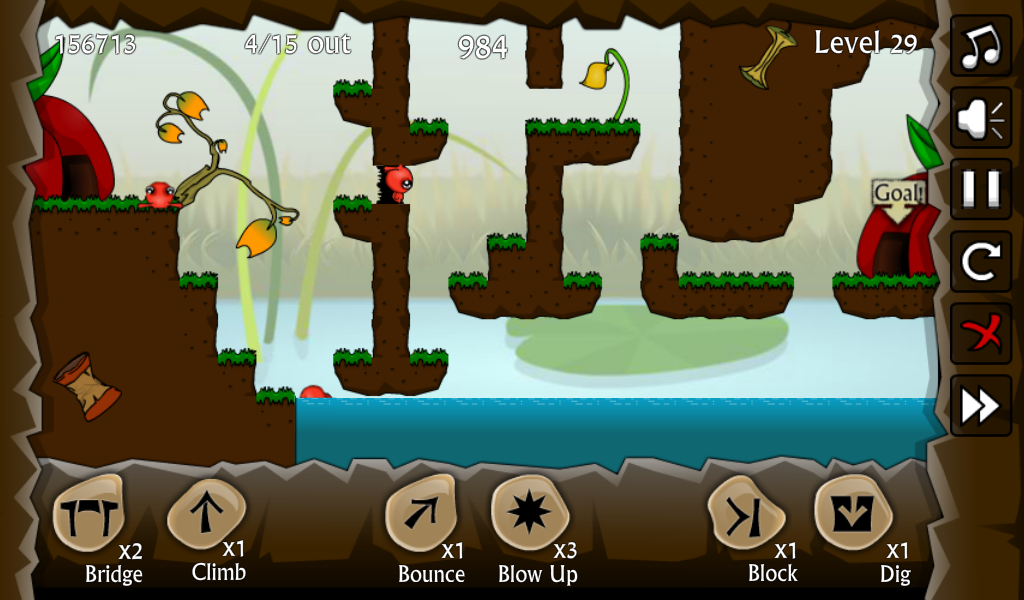
Task: Fast forward the game speed
Action: pos(980,405)
